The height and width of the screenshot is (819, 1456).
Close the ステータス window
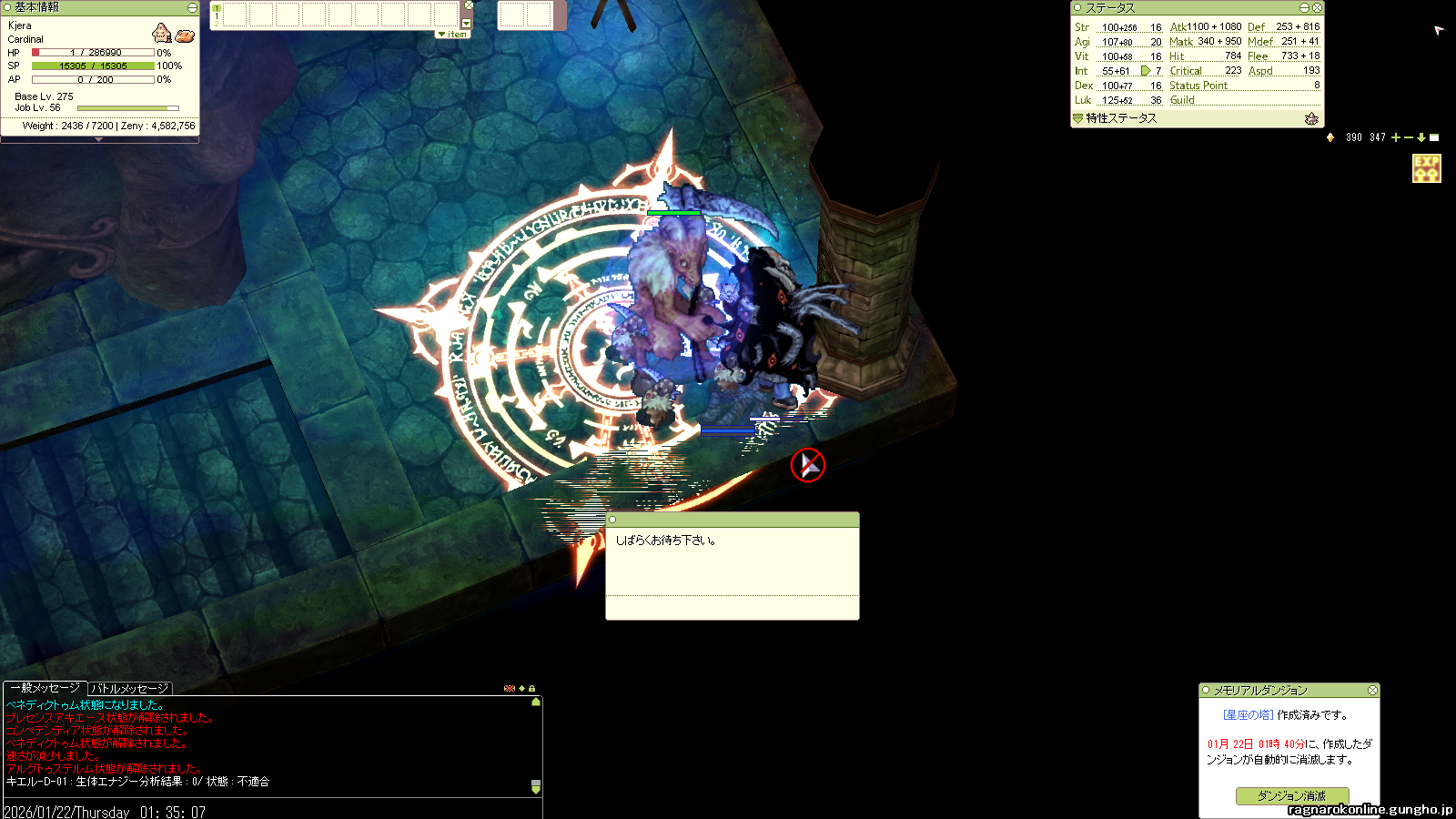1317,7
